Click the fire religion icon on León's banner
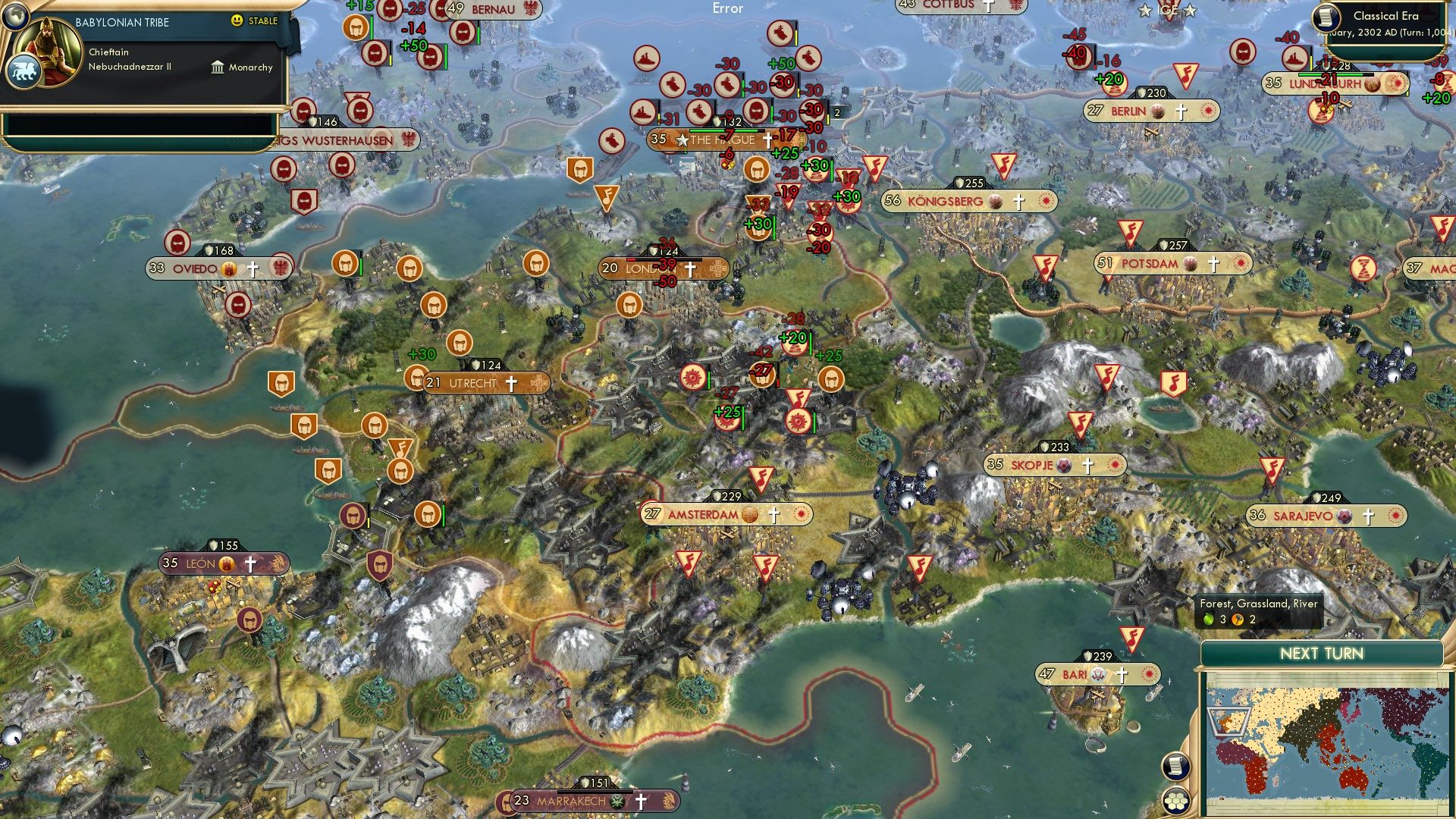The height and width of the screenshot is (819, 1456). (x=226, y=564)
